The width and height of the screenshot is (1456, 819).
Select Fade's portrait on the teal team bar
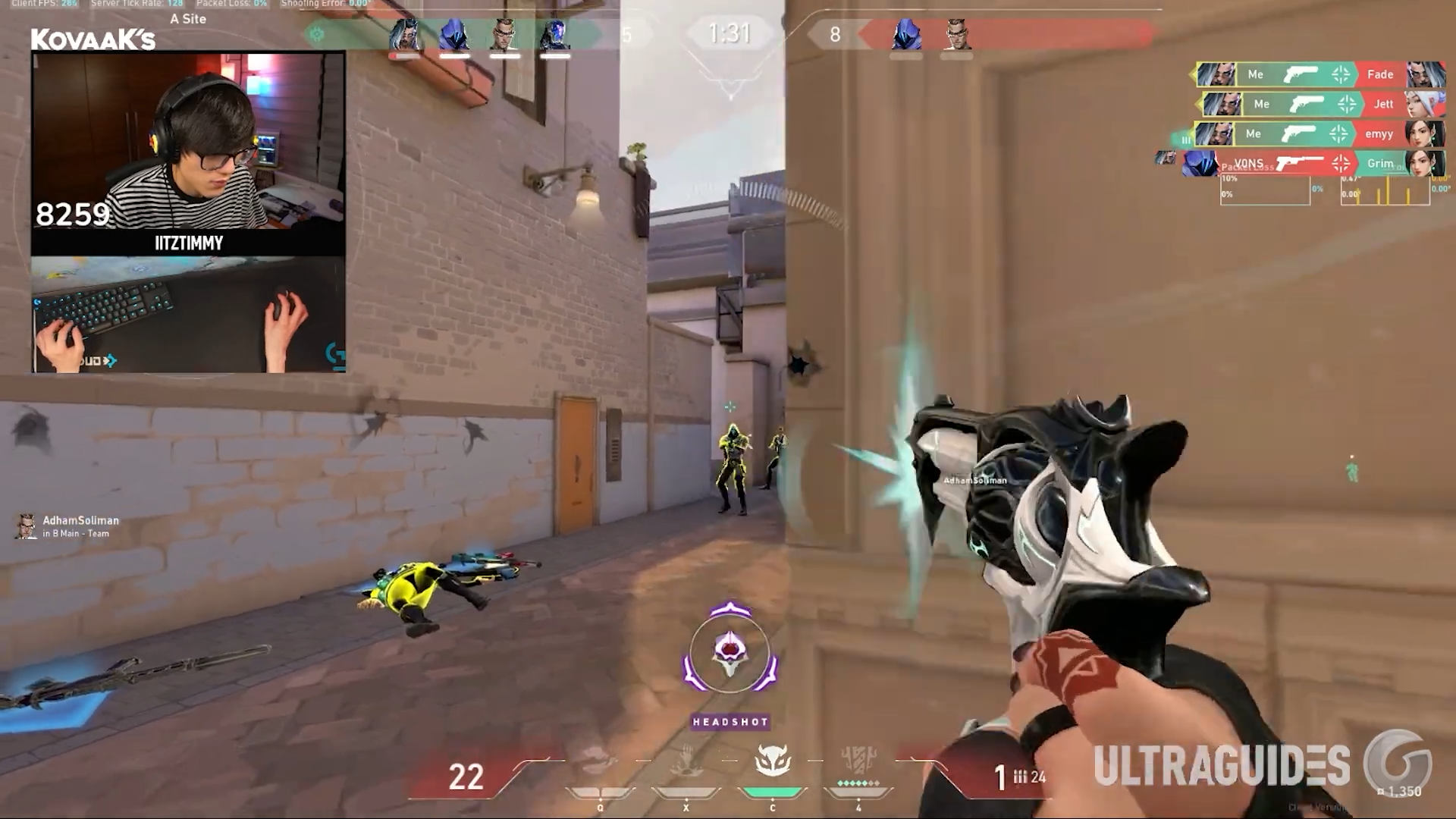point(404,36)
